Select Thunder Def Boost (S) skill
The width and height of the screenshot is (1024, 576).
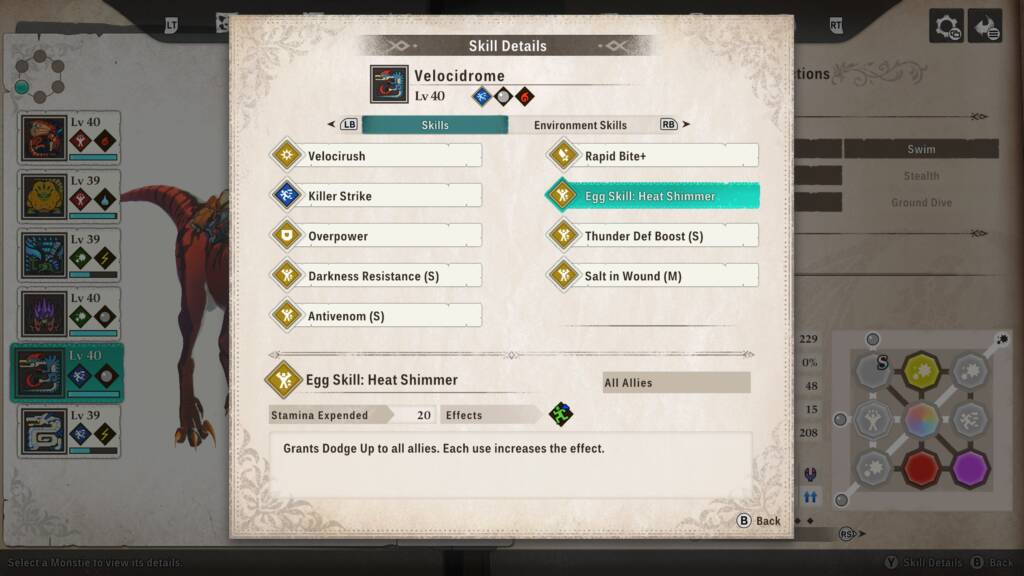pyautogui.click(x=653, y=236)
